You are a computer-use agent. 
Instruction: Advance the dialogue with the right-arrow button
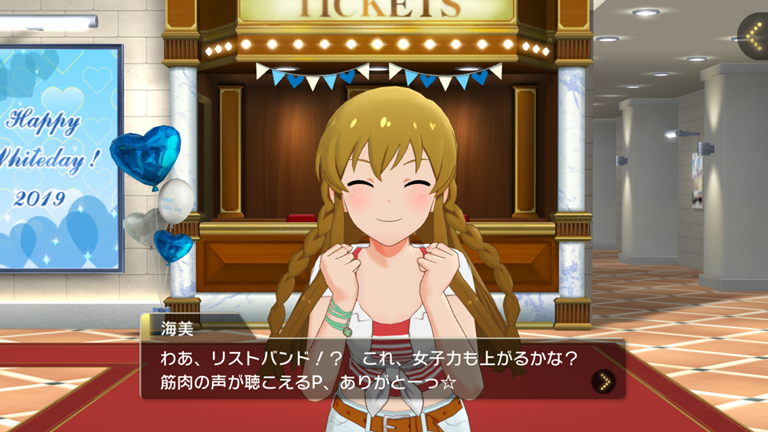click(602, 380)
